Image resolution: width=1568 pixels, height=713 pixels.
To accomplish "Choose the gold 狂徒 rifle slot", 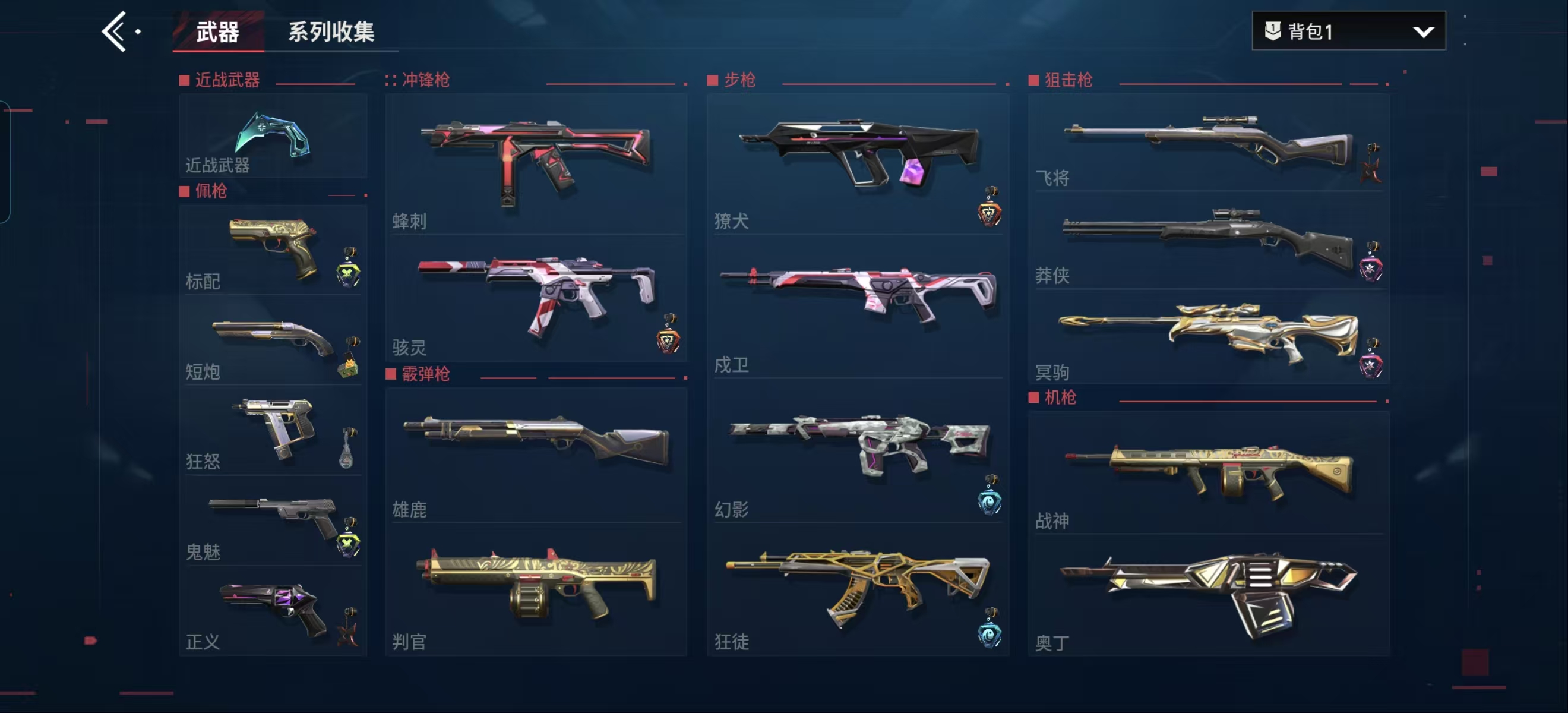I will click(x=857, y=589).
